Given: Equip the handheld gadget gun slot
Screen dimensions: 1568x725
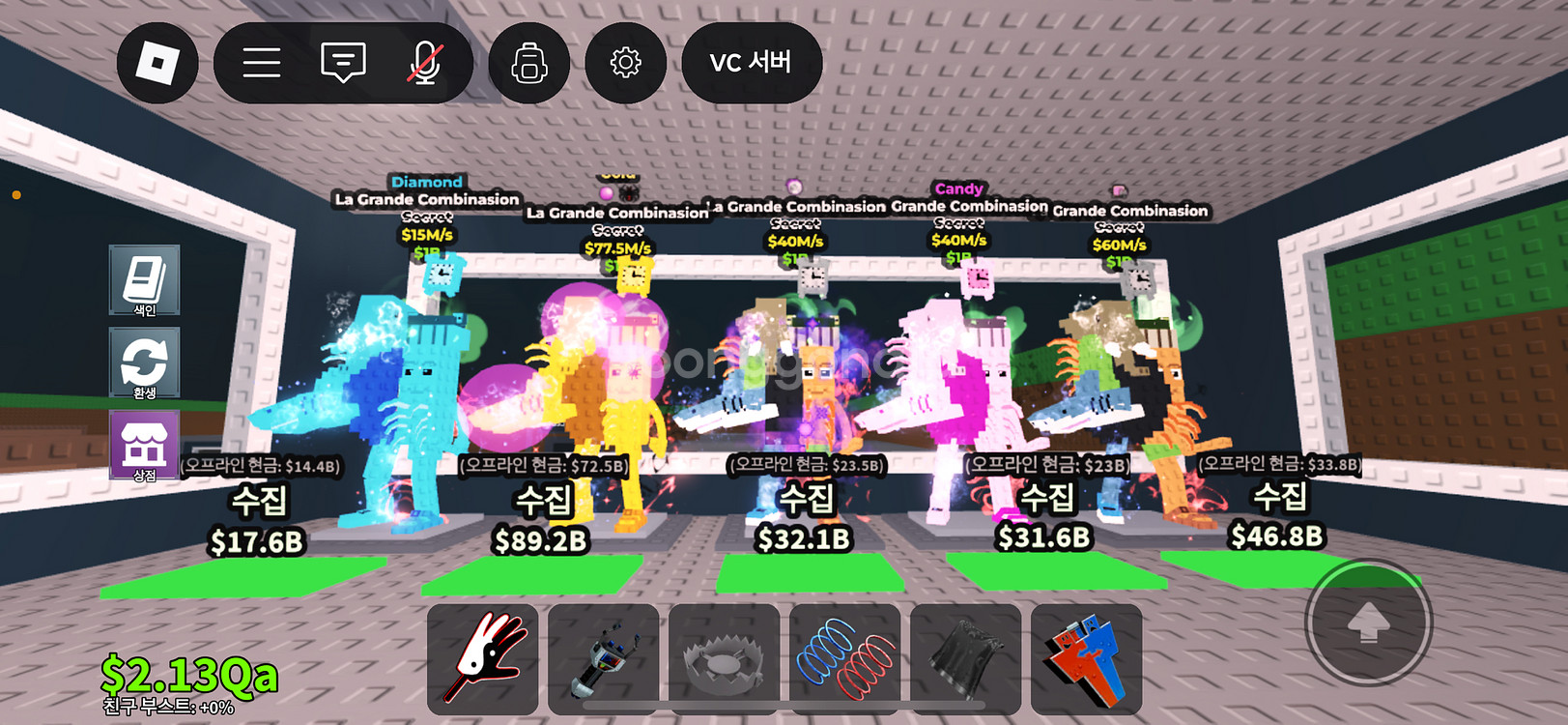Looking at the screenshot, I should tap(603, 659).
